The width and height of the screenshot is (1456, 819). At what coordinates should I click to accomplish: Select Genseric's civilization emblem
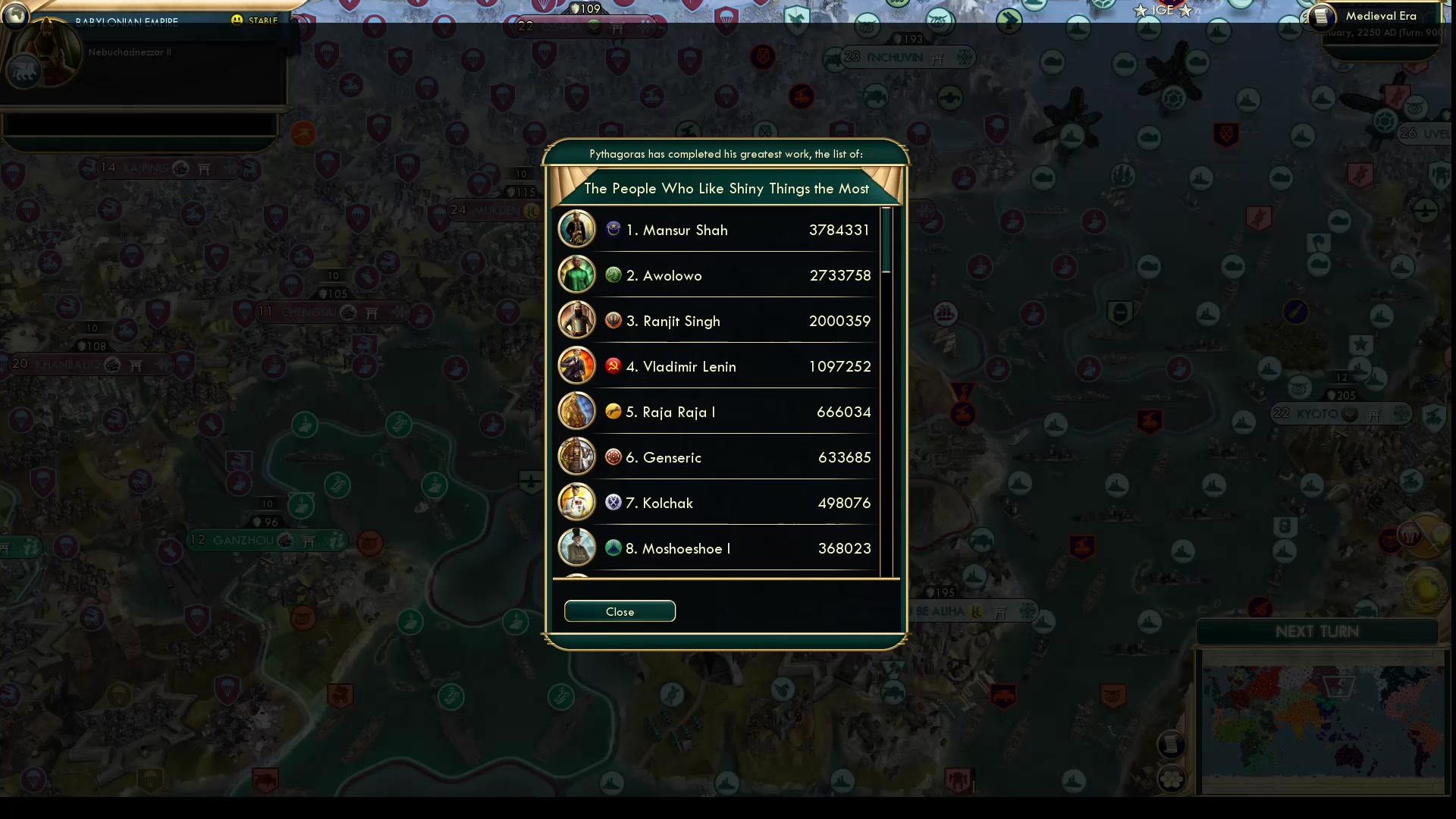pos(613,456)
